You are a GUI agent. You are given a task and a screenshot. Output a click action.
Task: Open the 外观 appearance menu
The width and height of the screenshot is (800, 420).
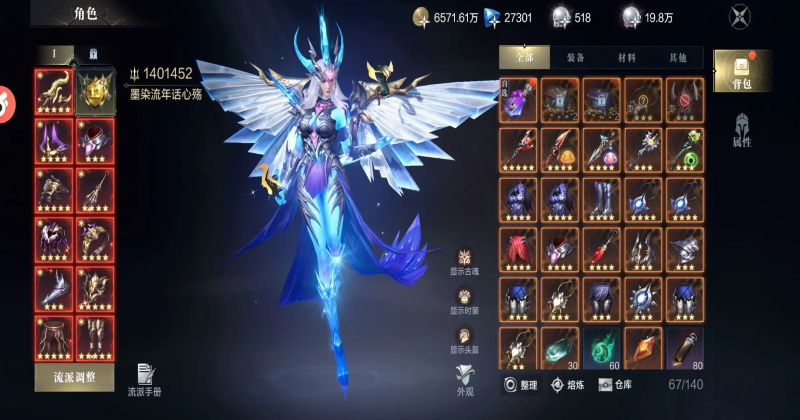[465, 380]
